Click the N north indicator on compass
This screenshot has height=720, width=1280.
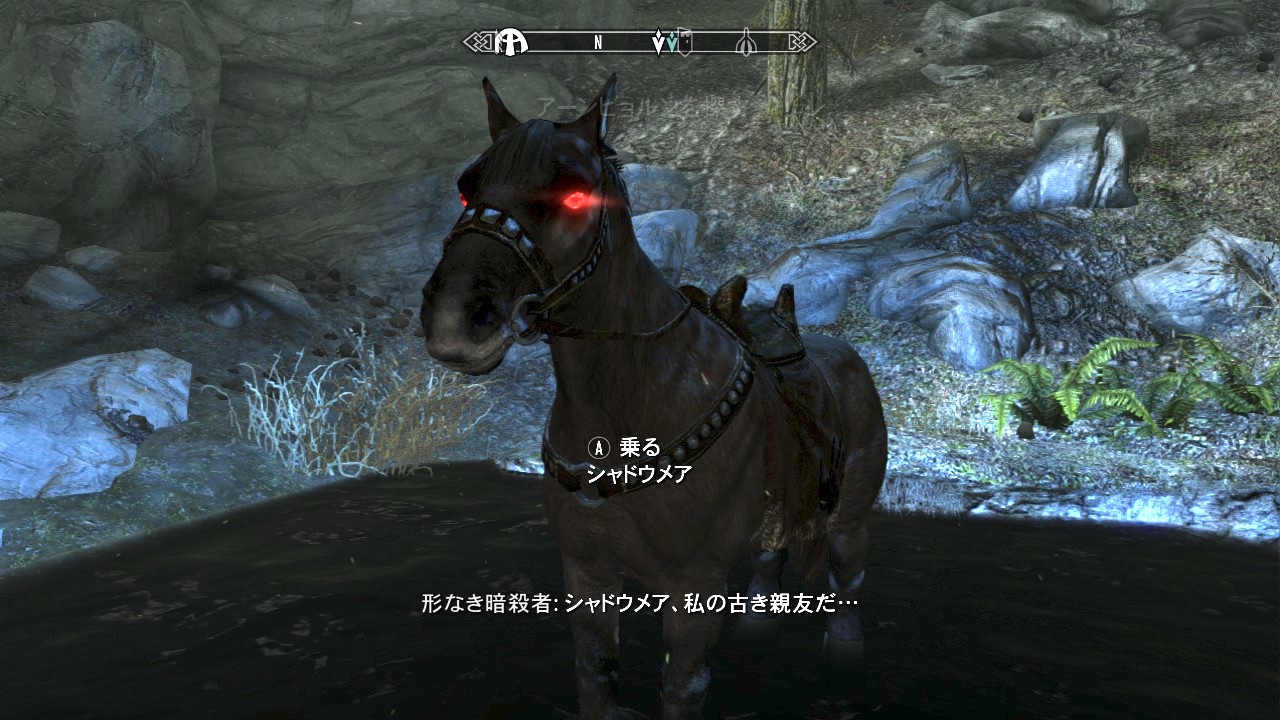pyautogui.click(x=598, y=43)
